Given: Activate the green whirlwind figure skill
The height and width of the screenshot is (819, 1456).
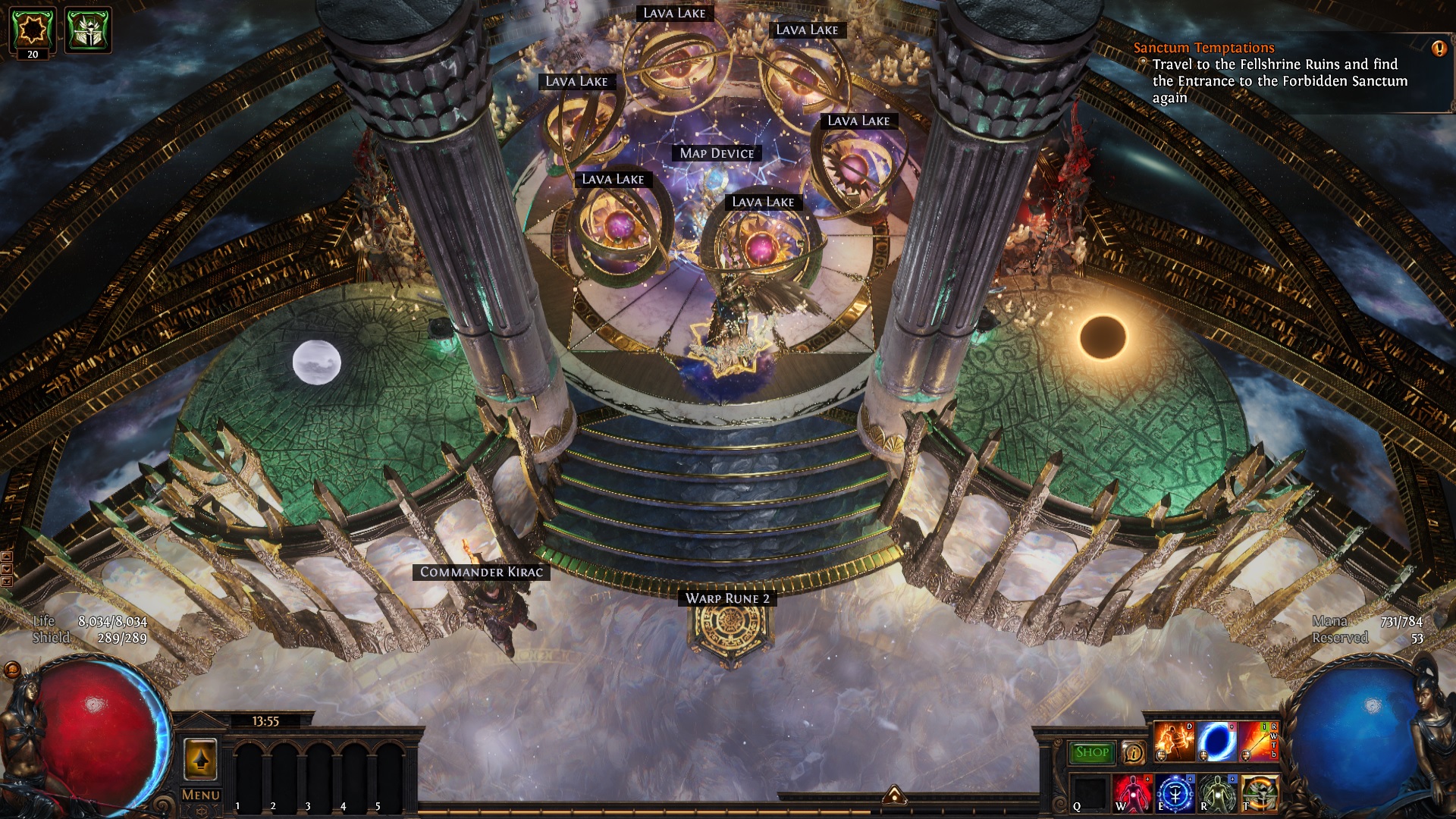Looking at the screenshot, I should (1217, 795).
